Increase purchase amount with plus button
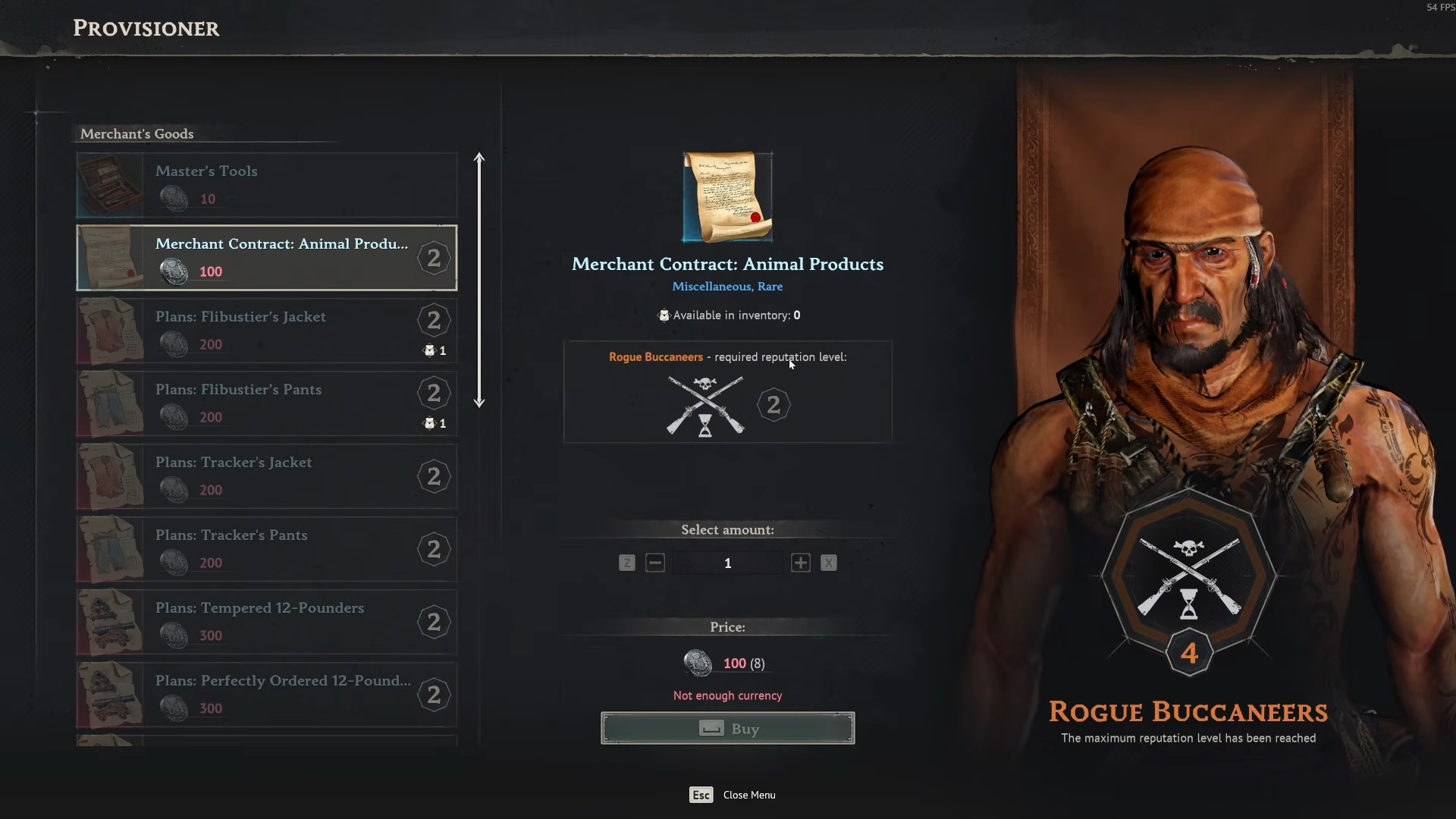This screenshot has width=1456, height=819. tap(800, 563)
